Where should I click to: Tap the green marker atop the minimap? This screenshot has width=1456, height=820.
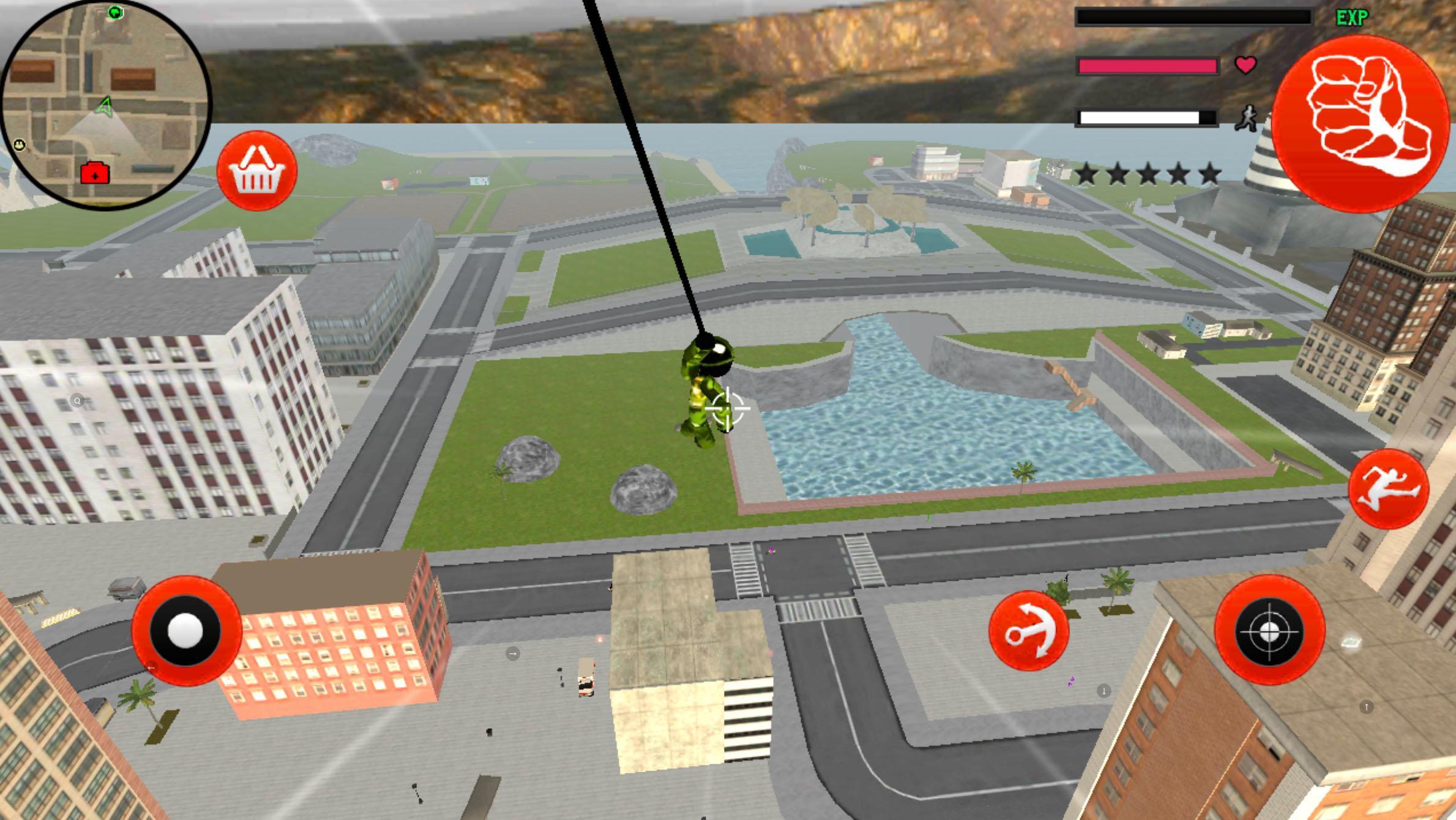[115, 11]
